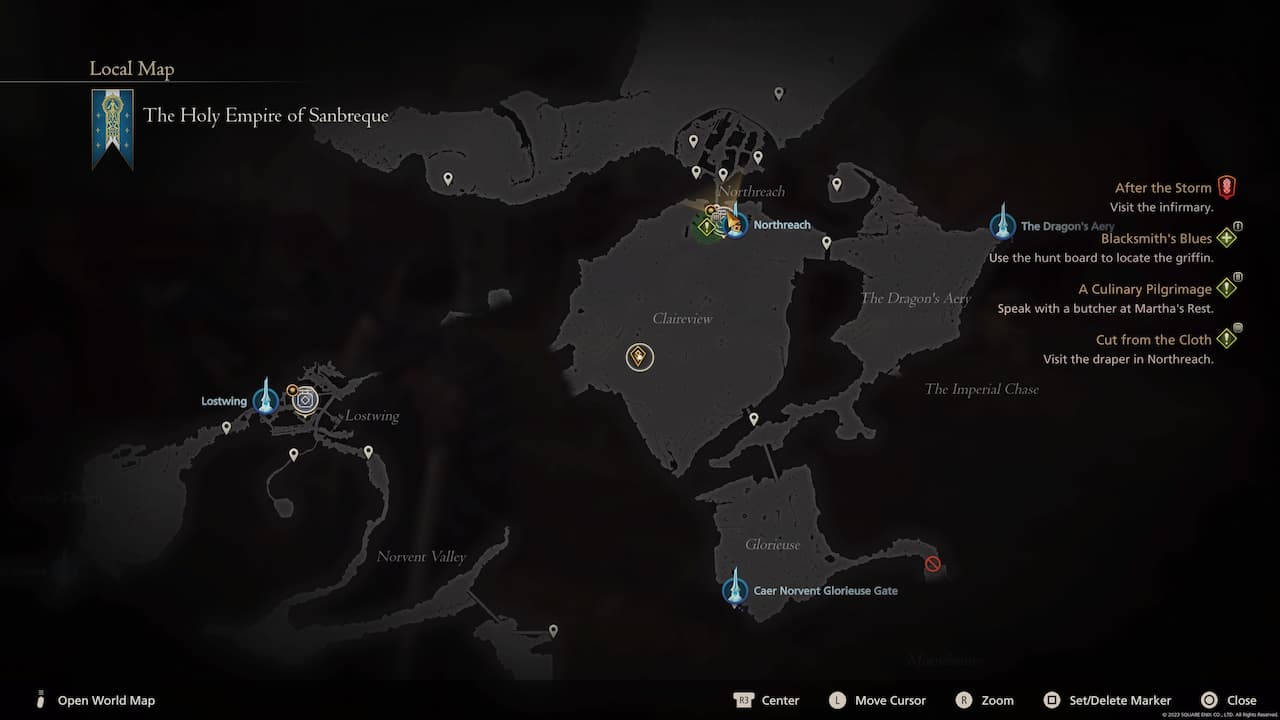Click the green sidequest diamond at Northreach
This screenshot has height=720, width=1280.
pyautogui.click(x=707, y=228)
